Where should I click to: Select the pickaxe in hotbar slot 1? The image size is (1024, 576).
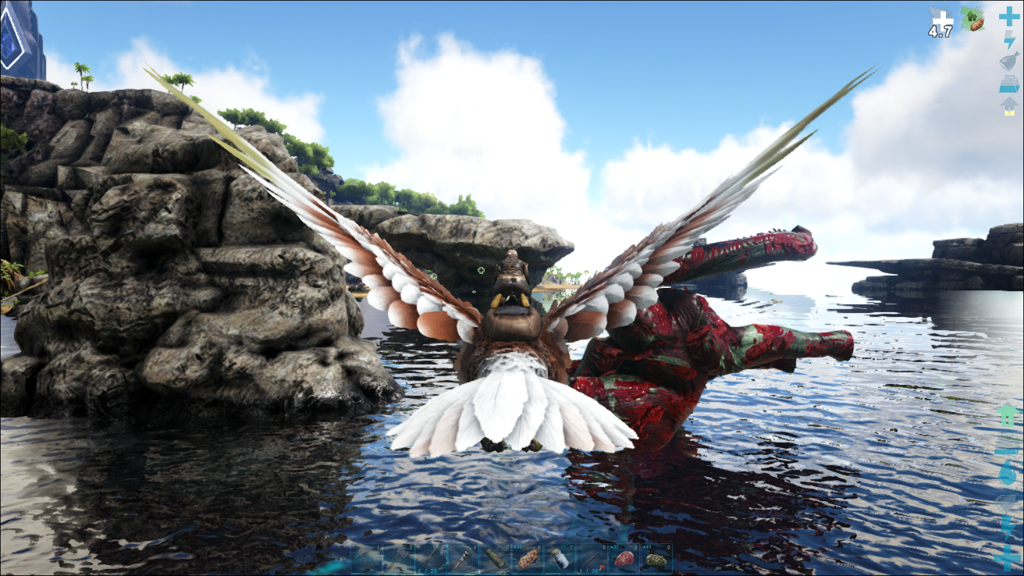click(366, 559)
